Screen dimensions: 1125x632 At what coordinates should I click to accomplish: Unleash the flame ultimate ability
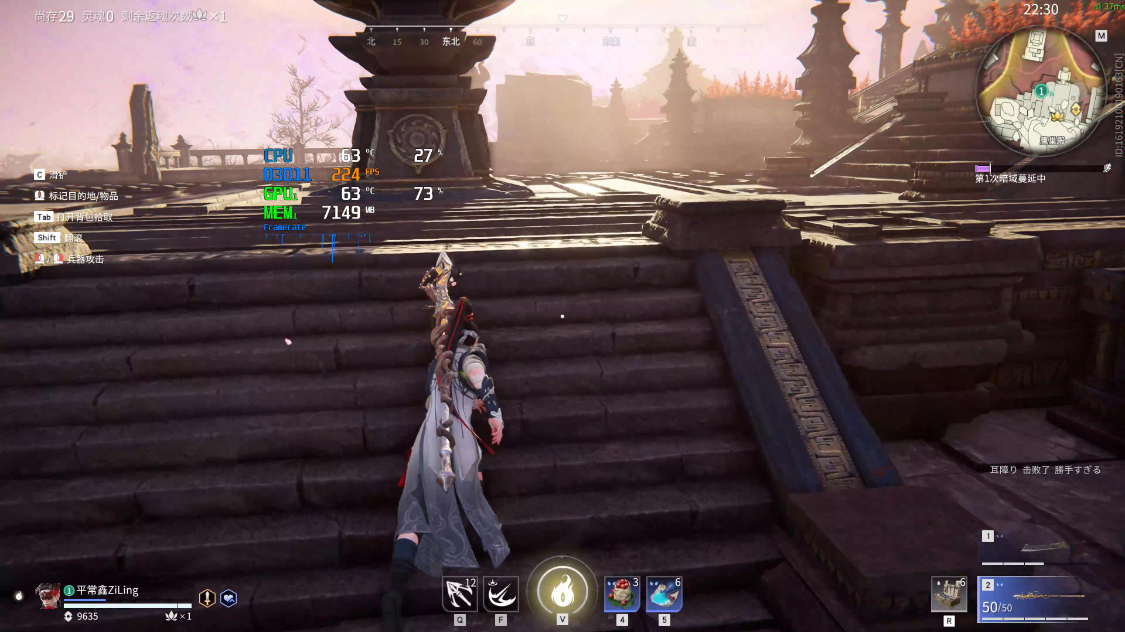coord(562,593)
